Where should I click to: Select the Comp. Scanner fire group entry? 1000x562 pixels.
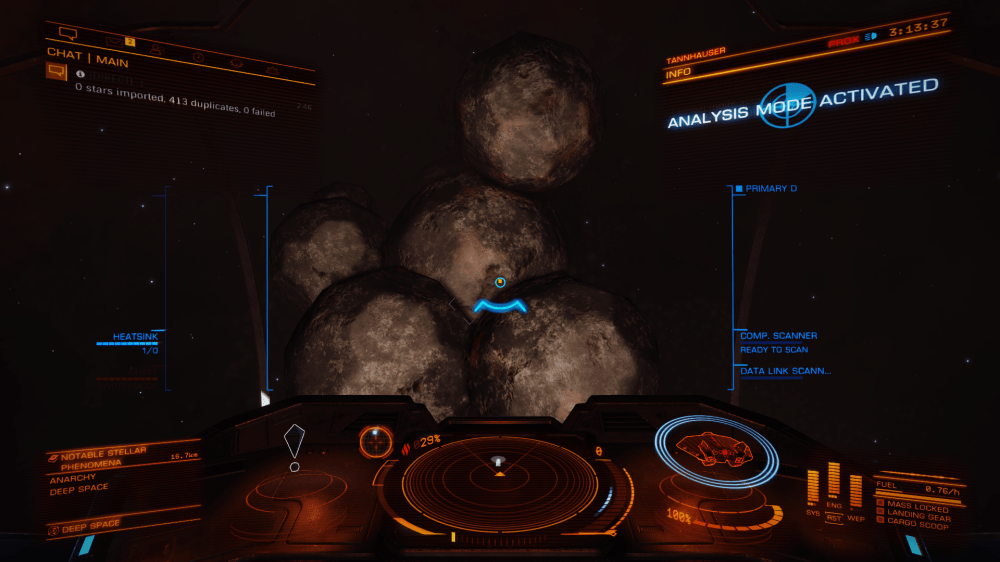tap(778, 336)
